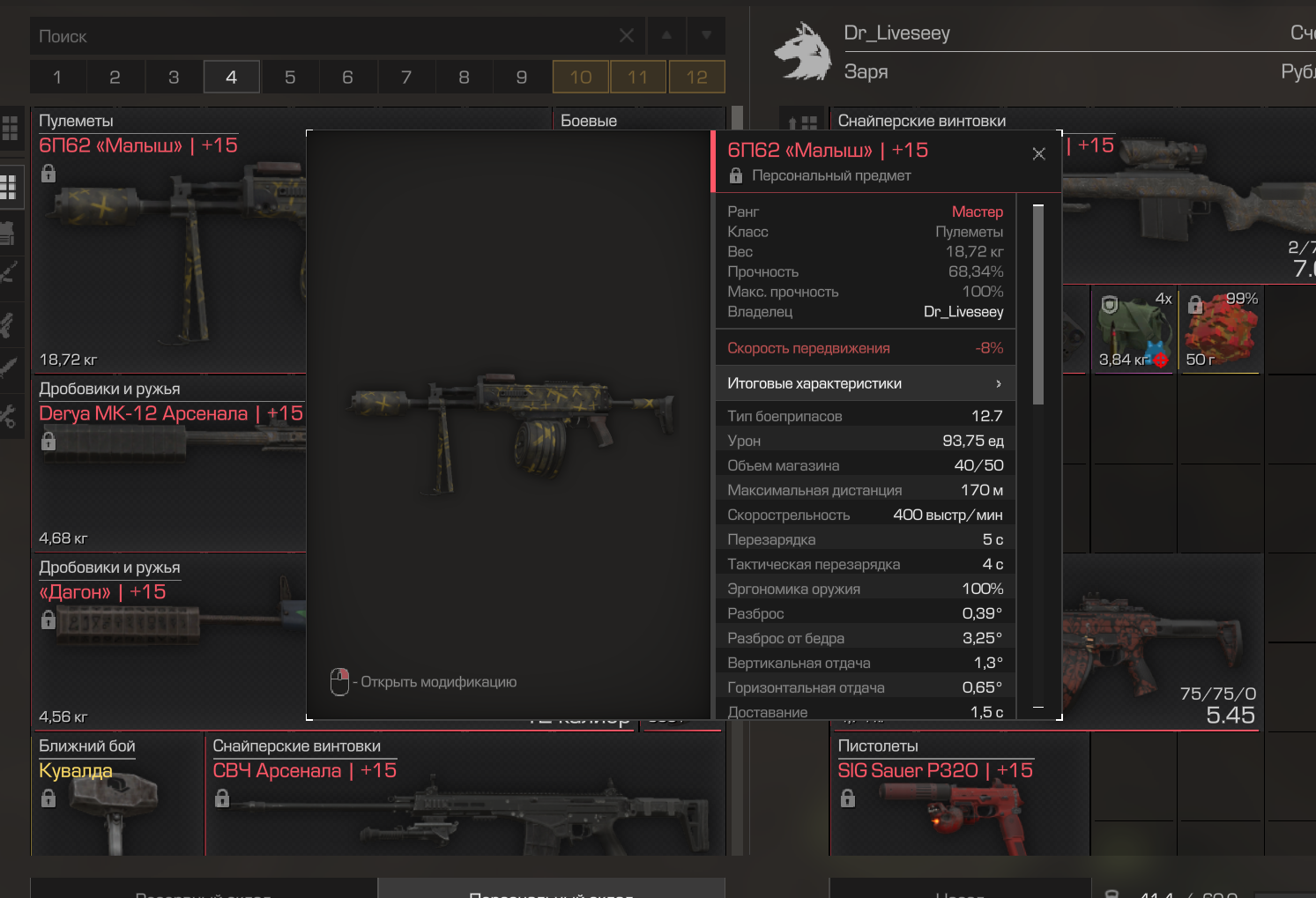The height and width of the screenshot is (898, 1316).
Task: Click the Поиск search field
Action: (x=326, y=36)
